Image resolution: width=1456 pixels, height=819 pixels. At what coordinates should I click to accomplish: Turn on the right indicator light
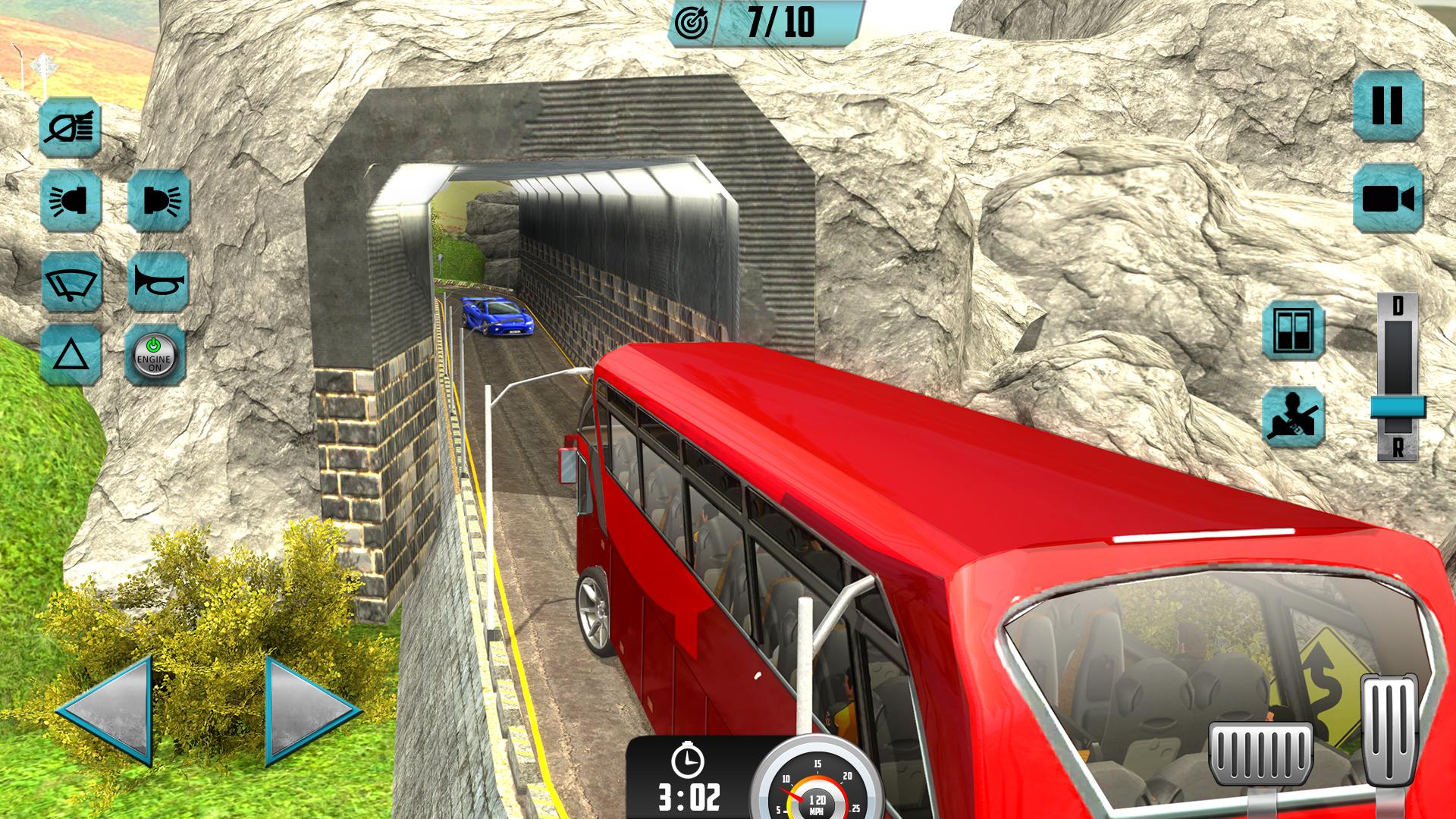pyautogui.click(x=158, y=200)
